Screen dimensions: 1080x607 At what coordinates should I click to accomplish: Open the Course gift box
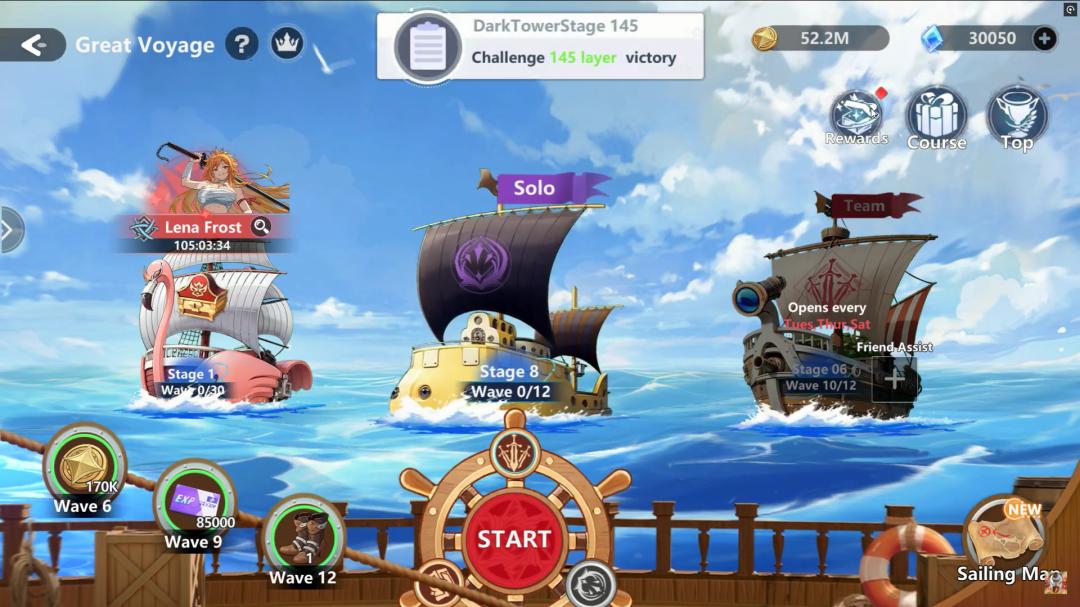click(x=936, y=117)
